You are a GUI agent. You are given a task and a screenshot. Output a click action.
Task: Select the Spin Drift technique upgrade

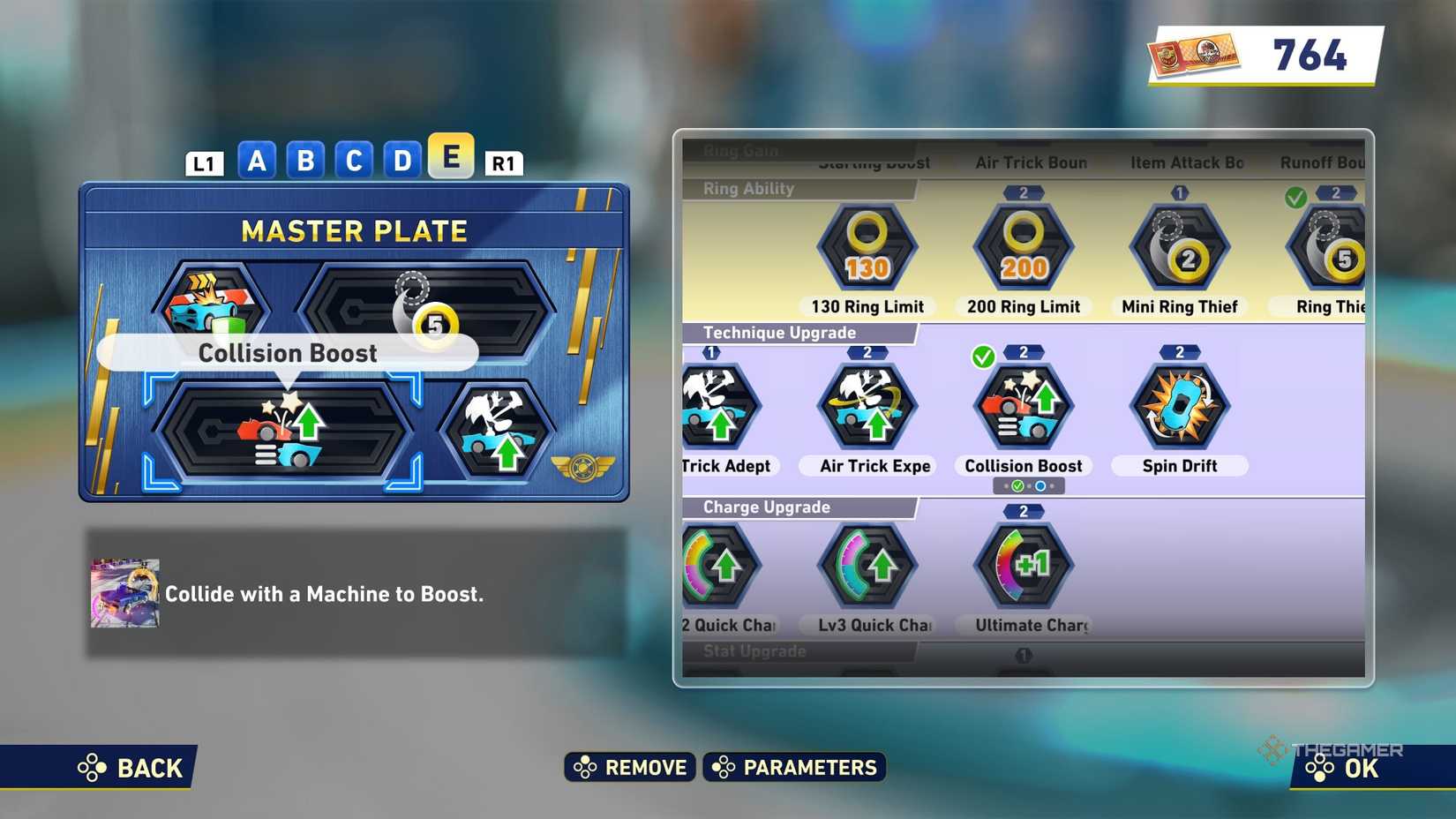click(1179, 406)
